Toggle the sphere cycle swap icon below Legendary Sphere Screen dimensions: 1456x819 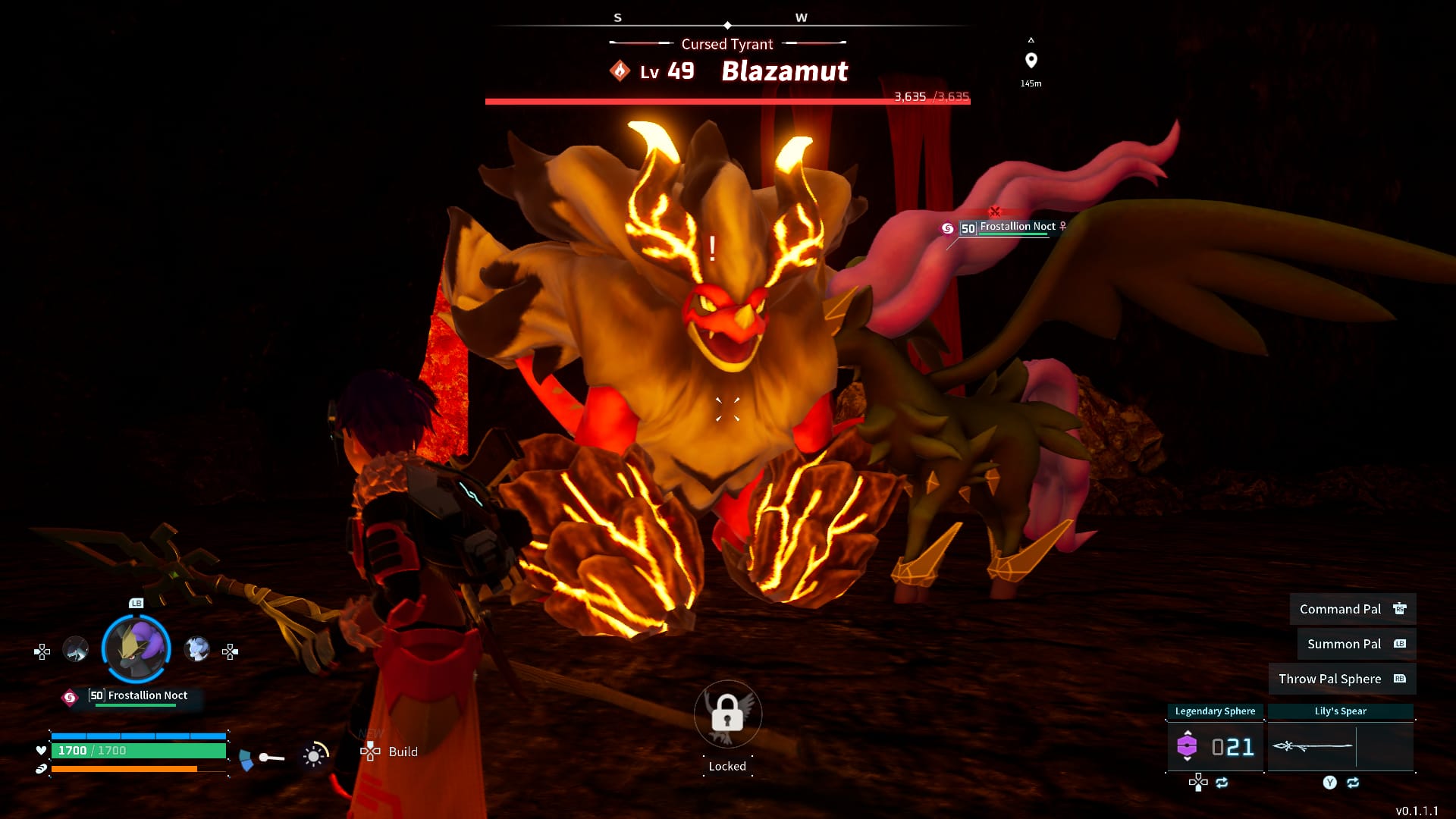(x=1222, y=784)
